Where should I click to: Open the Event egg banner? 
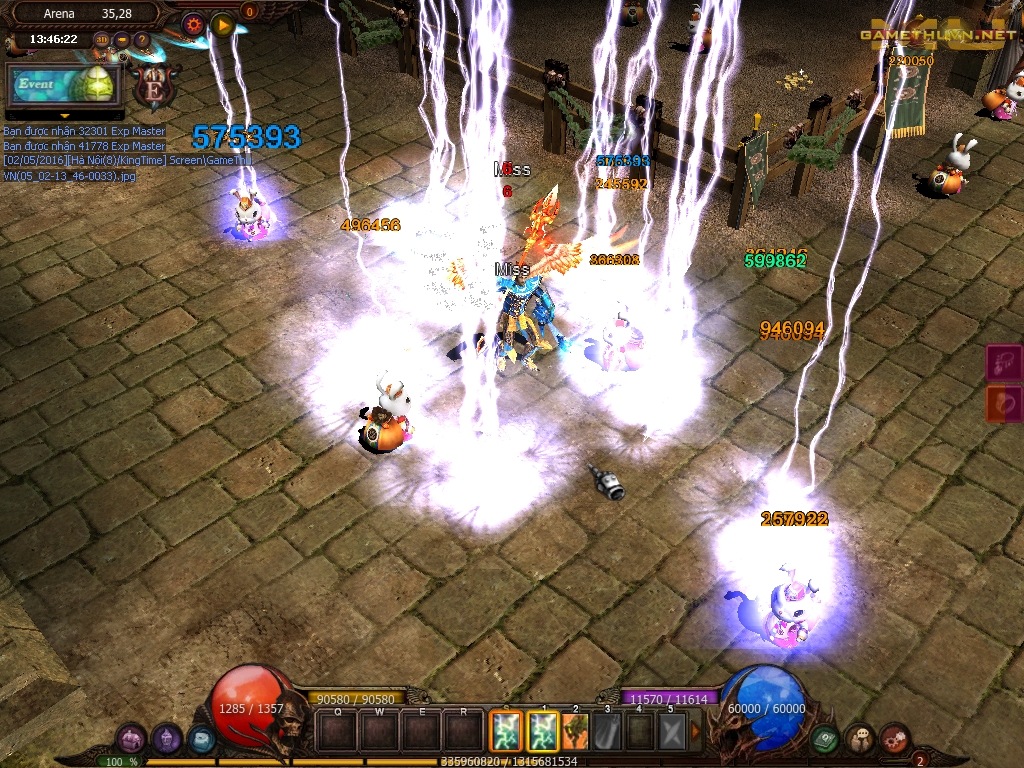tap(63, 85)
